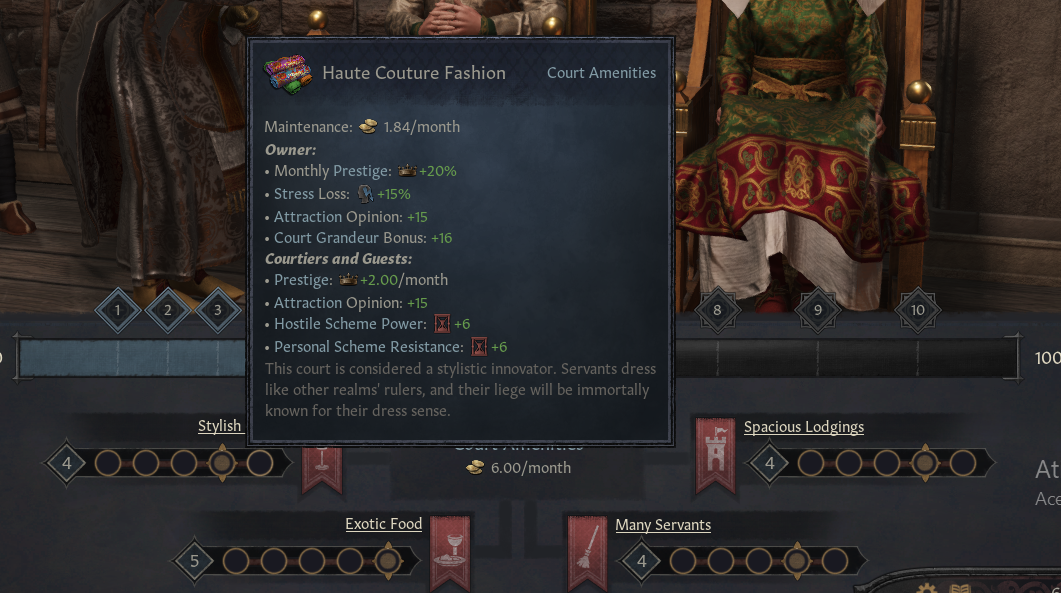Screen dimensions: 1061x593
Task: Open the Spacious Lodgings amenity link
Action: (803, 427)
